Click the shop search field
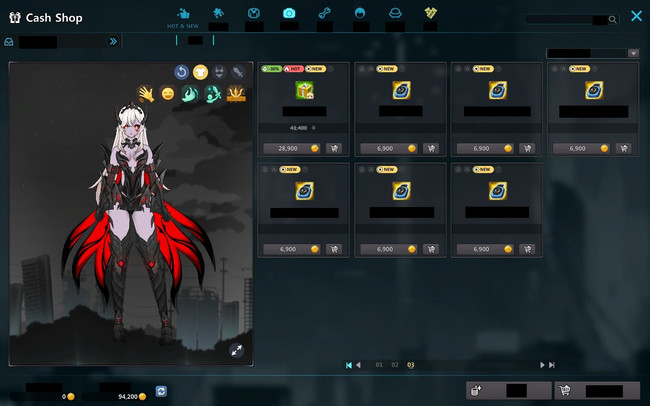This screenshot has height=407, width=650. pos(570,19)
